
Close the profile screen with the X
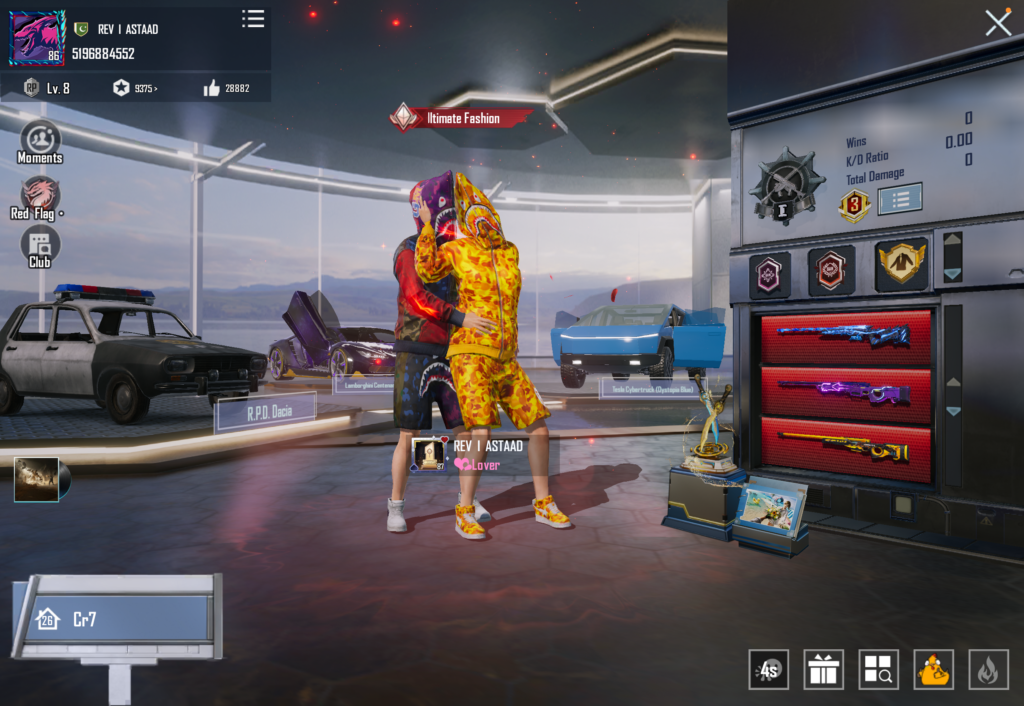(x=998, y=23)
